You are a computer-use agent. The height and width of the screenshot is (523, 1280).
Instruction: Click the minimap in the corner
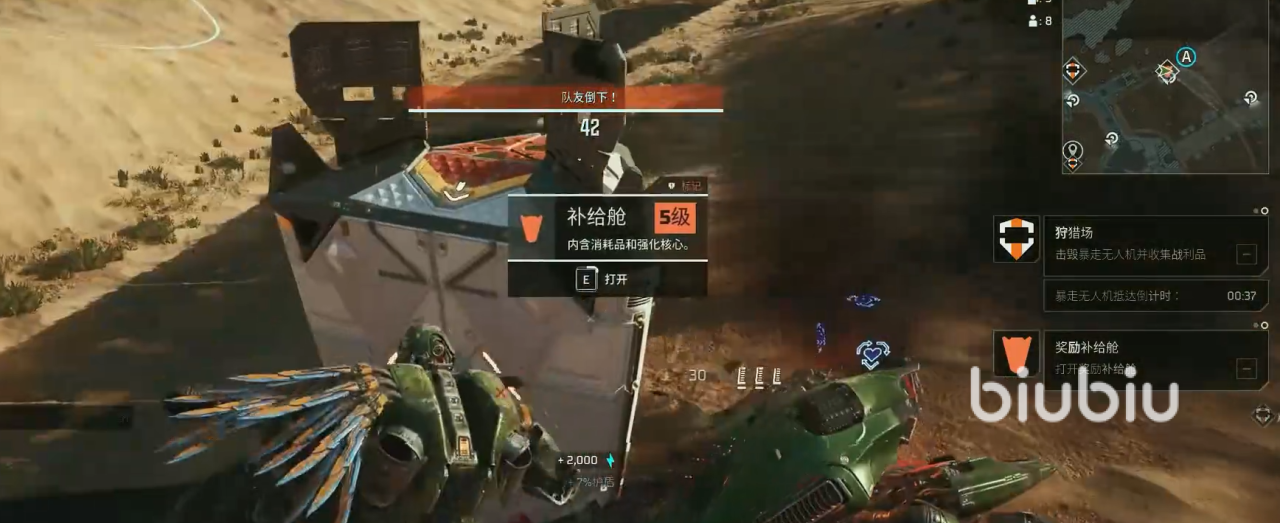1166,85
